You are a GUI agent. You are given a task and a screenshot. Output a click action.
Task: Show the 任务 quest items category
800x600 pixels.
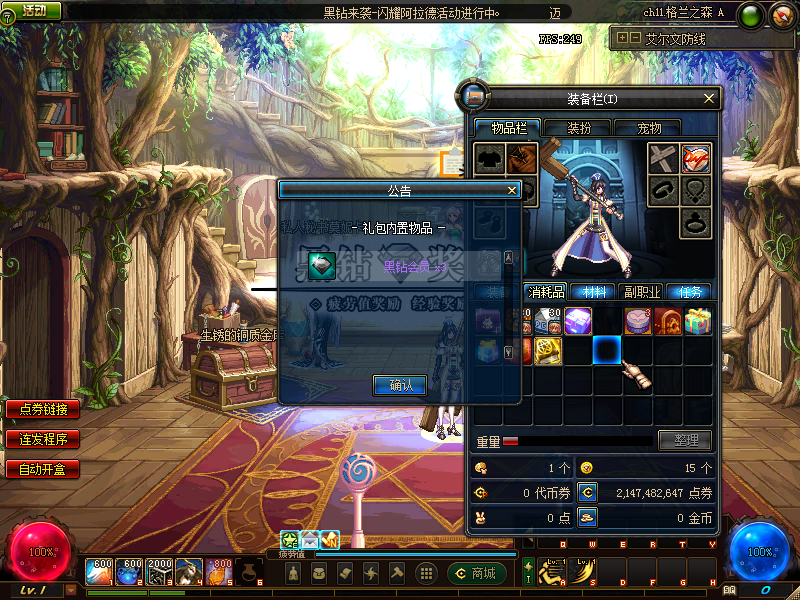tap(690, 292)
